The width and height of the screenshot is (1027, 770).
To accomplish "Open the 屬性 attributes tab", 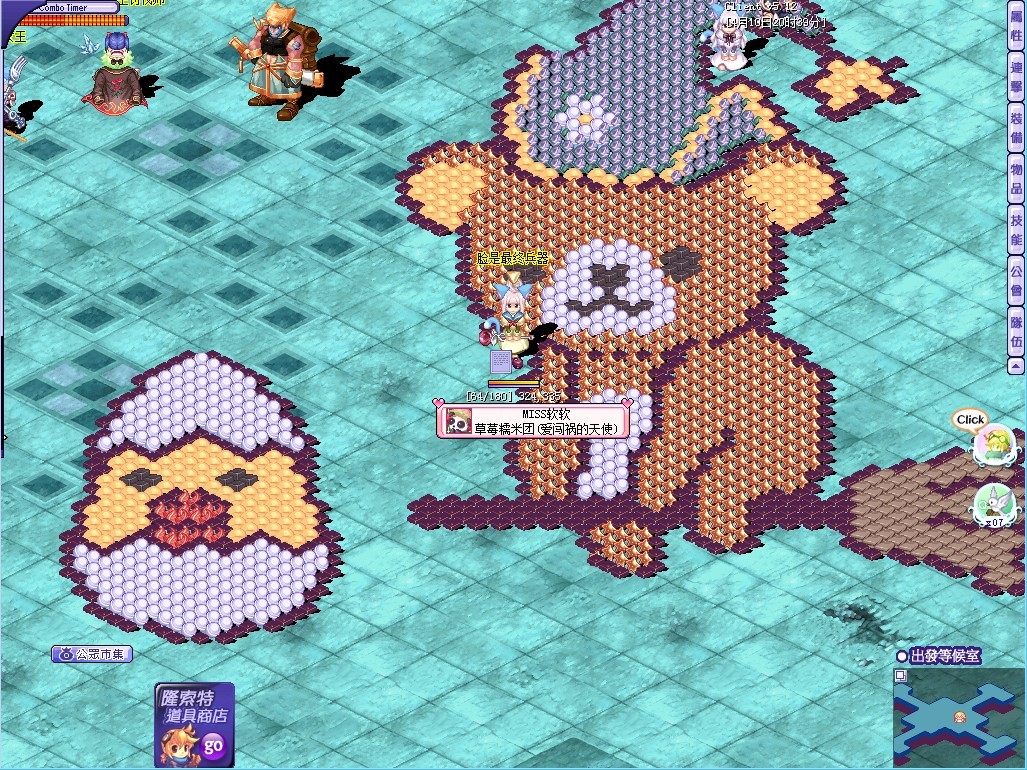I will [x=1016, y=27].
